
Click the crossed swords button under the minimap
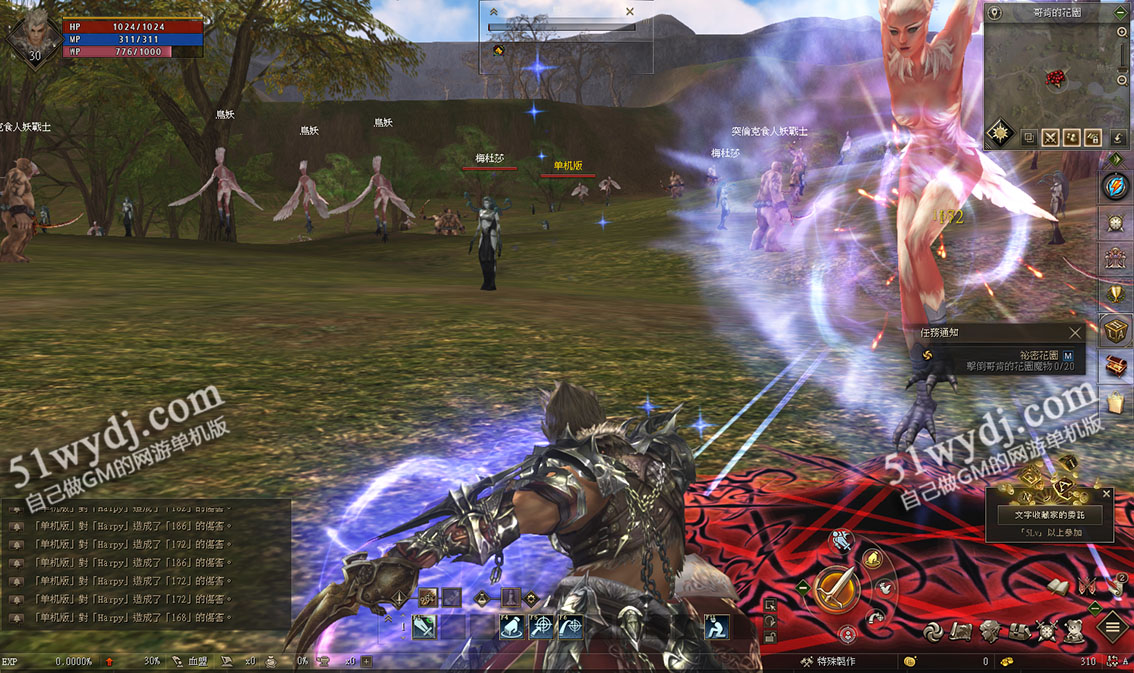tap(1050, 138)
